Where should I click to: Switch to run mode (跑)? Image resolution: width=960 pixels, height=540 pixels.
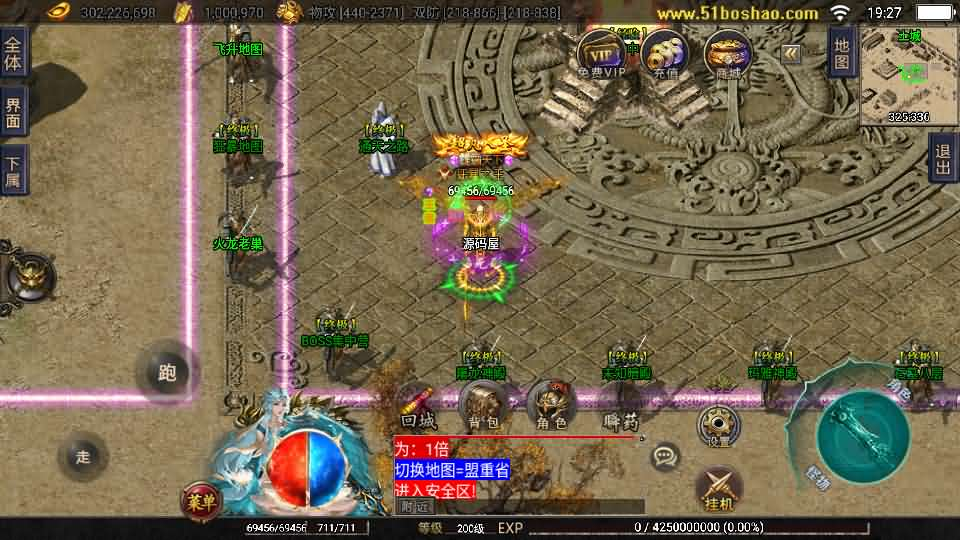pos(167,372)
